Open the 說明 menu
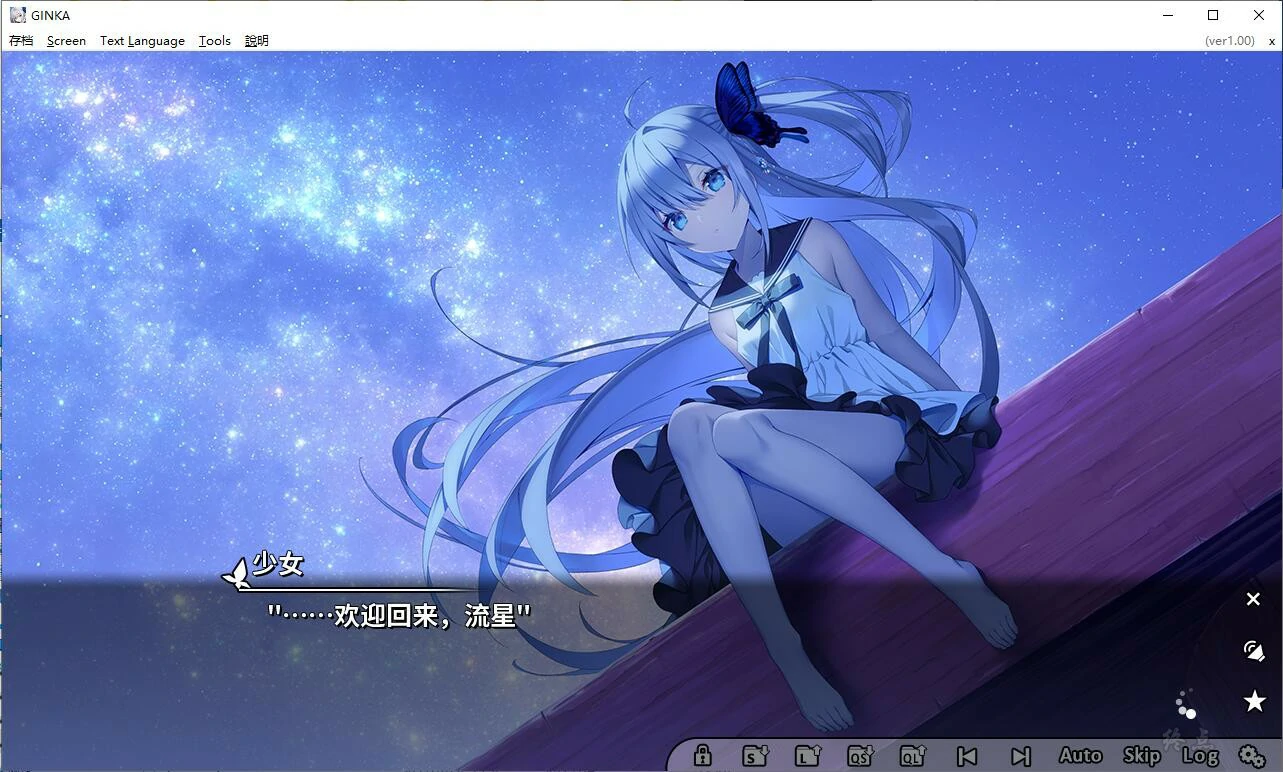This screenshot has width=1283, height=772. pyautogui.click(x=255, y=40)
